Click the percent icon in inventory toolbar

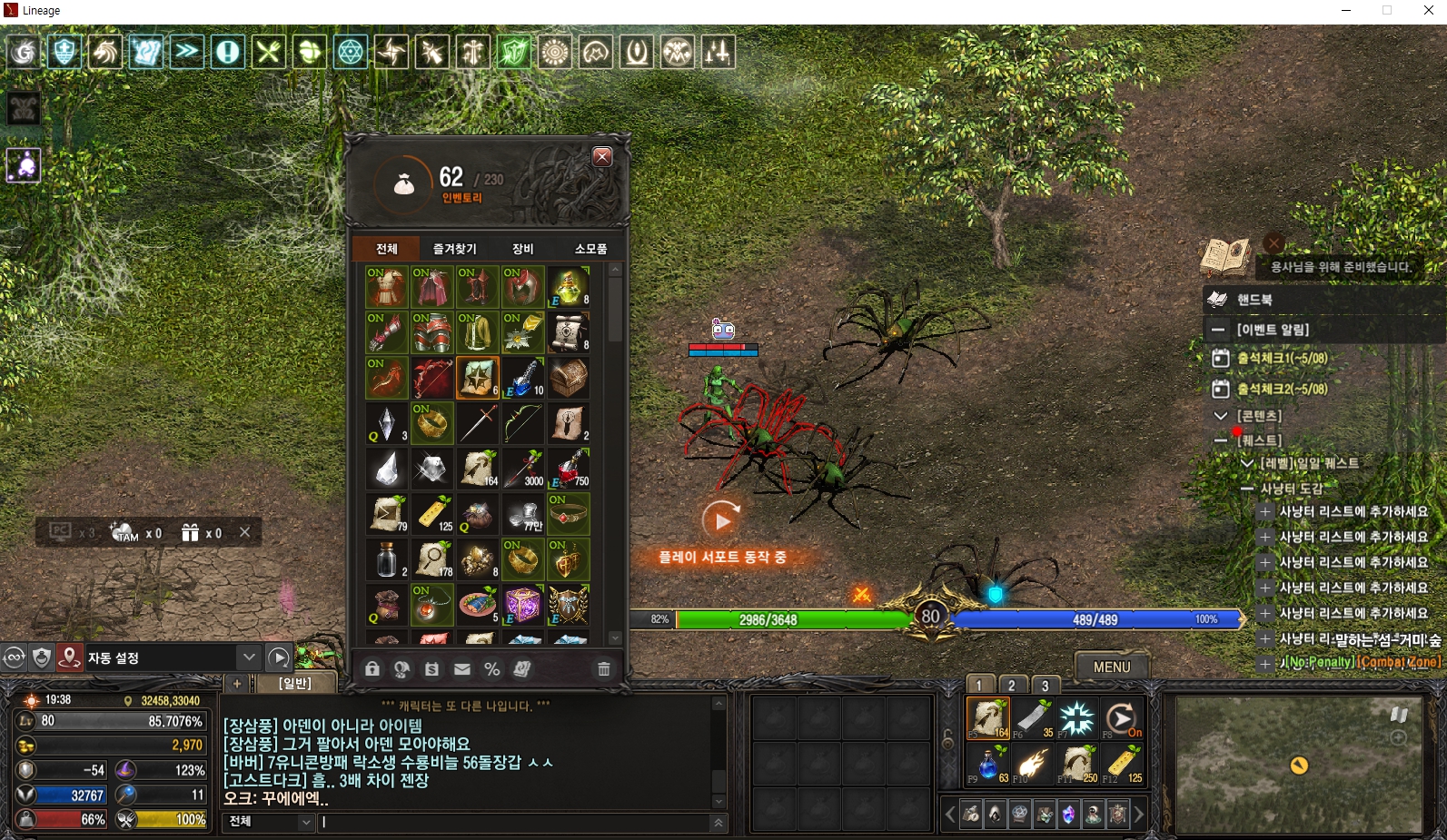tap(492, 669)
